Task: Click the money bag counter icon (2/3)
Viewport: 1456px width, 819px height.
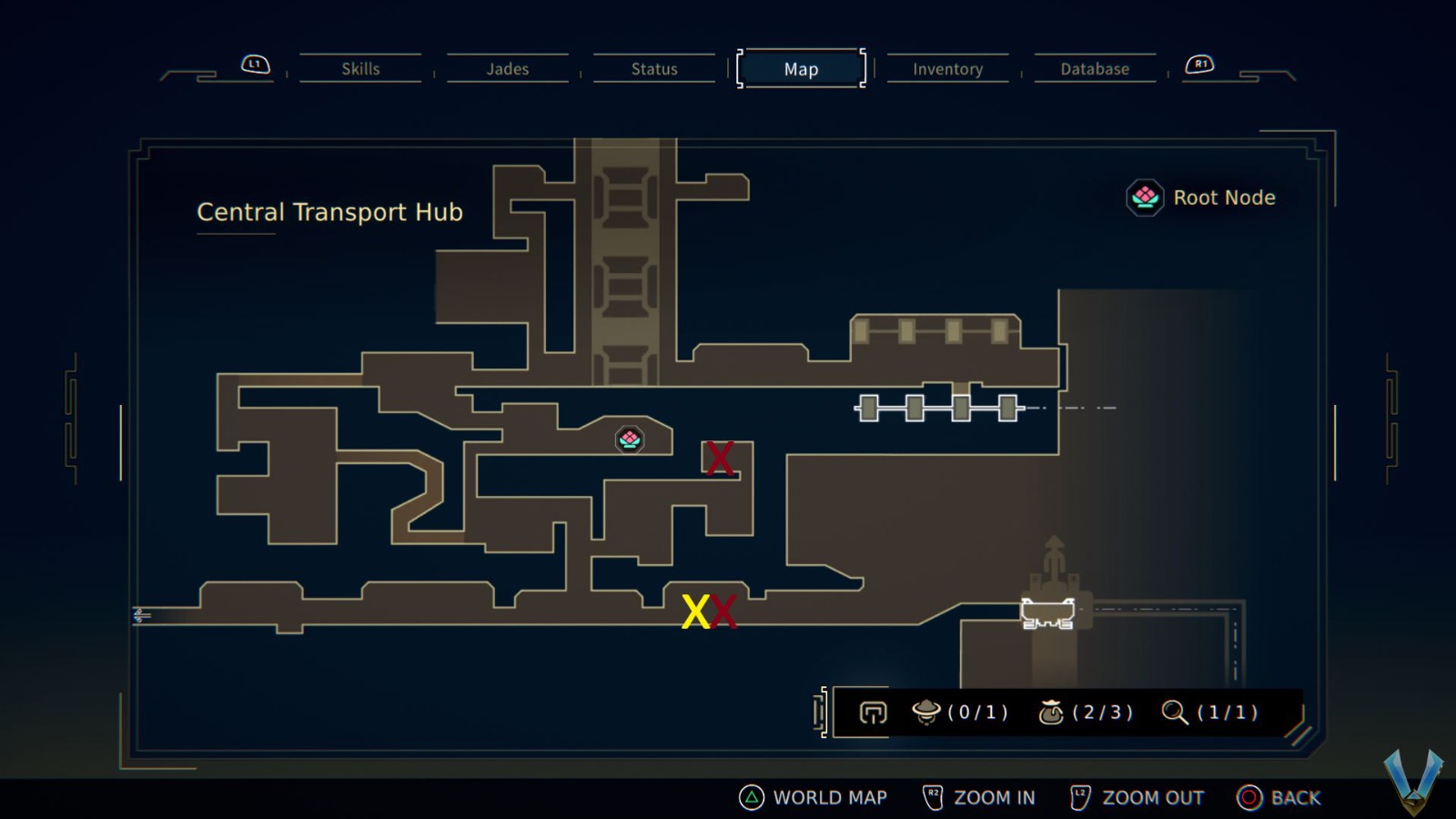Action: (x=1053, y=713)
